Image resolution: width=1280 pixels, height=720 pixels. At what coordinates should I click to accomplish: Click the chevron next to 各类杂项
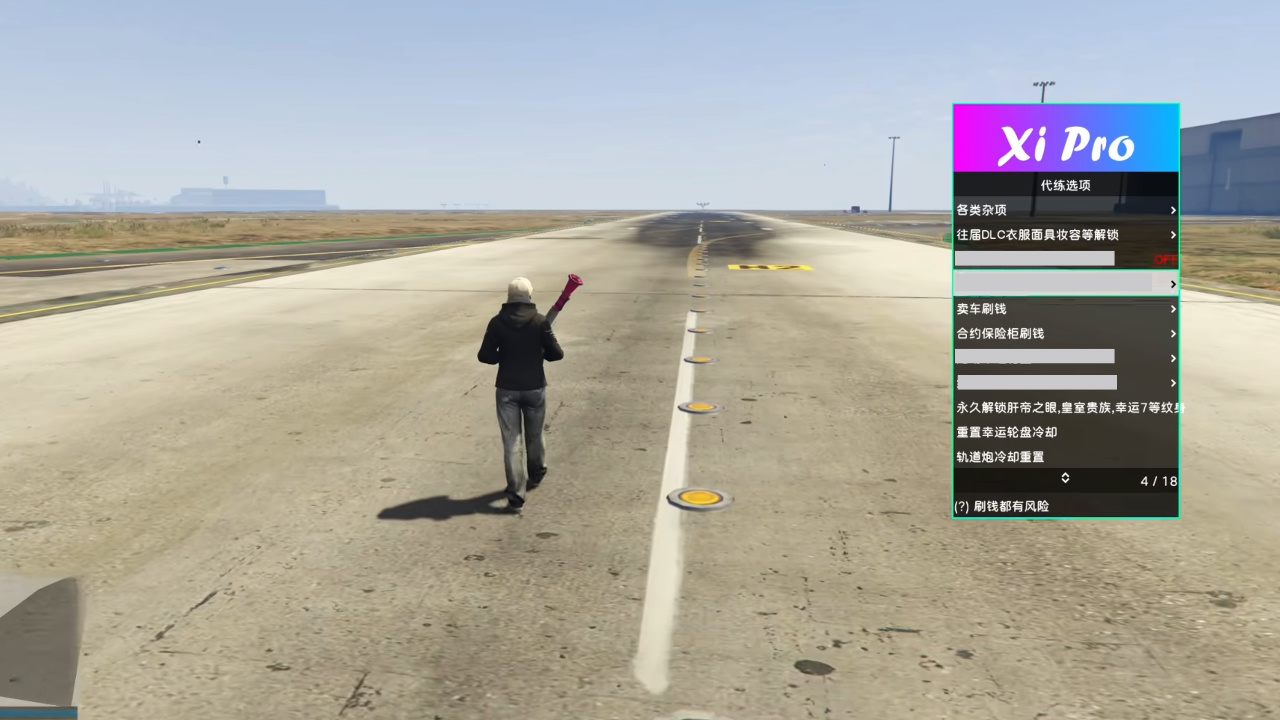pyautogui.click(x=1173, y=210)
